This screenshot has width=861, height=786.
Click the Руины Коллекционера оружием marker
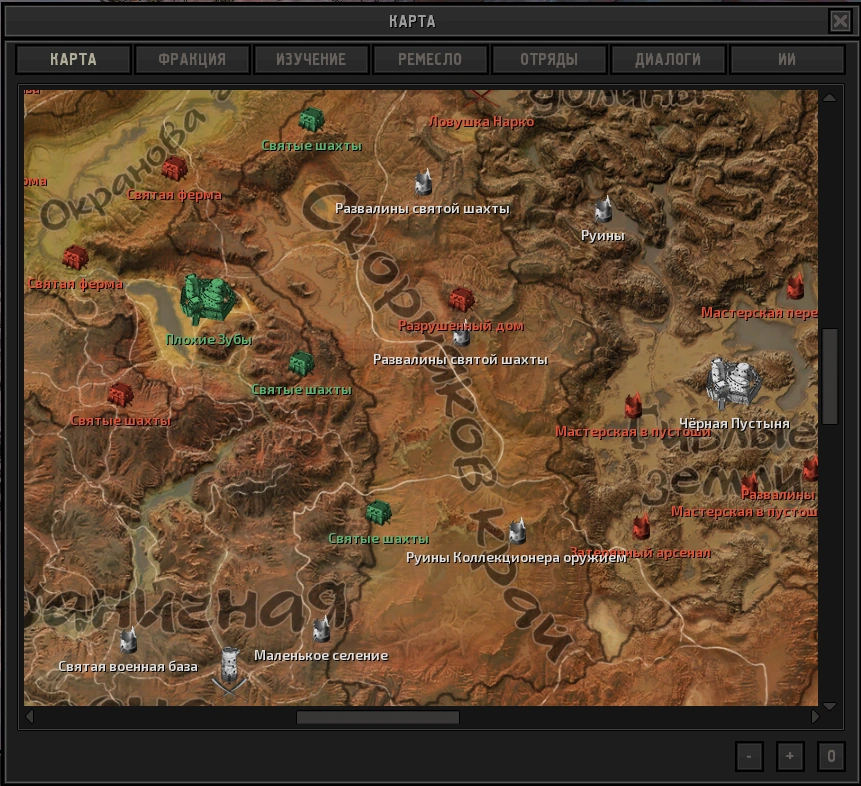click(x=517, y=531)
